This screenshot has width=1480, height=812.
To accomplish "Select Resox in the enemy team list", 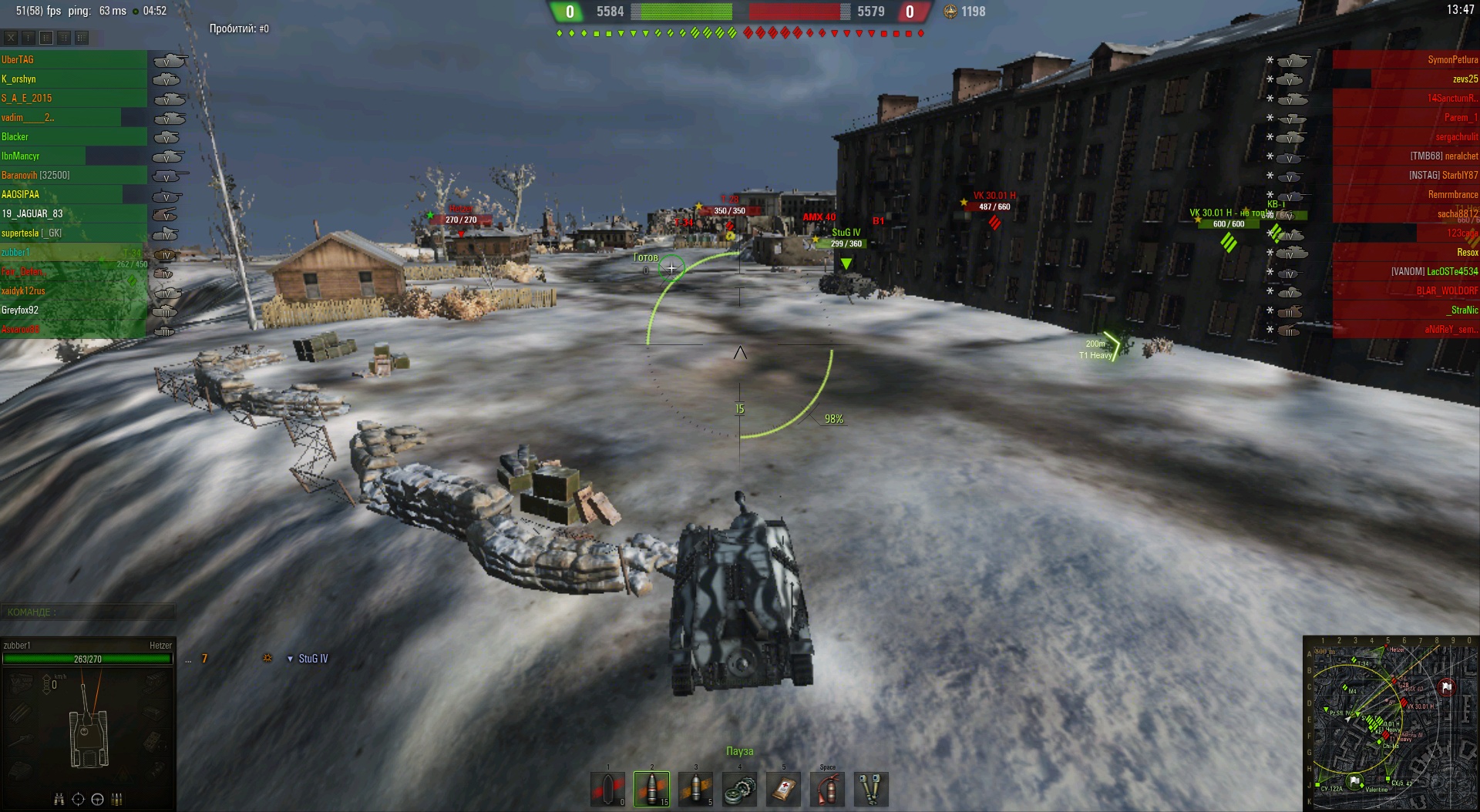I will coord(1467,252).
